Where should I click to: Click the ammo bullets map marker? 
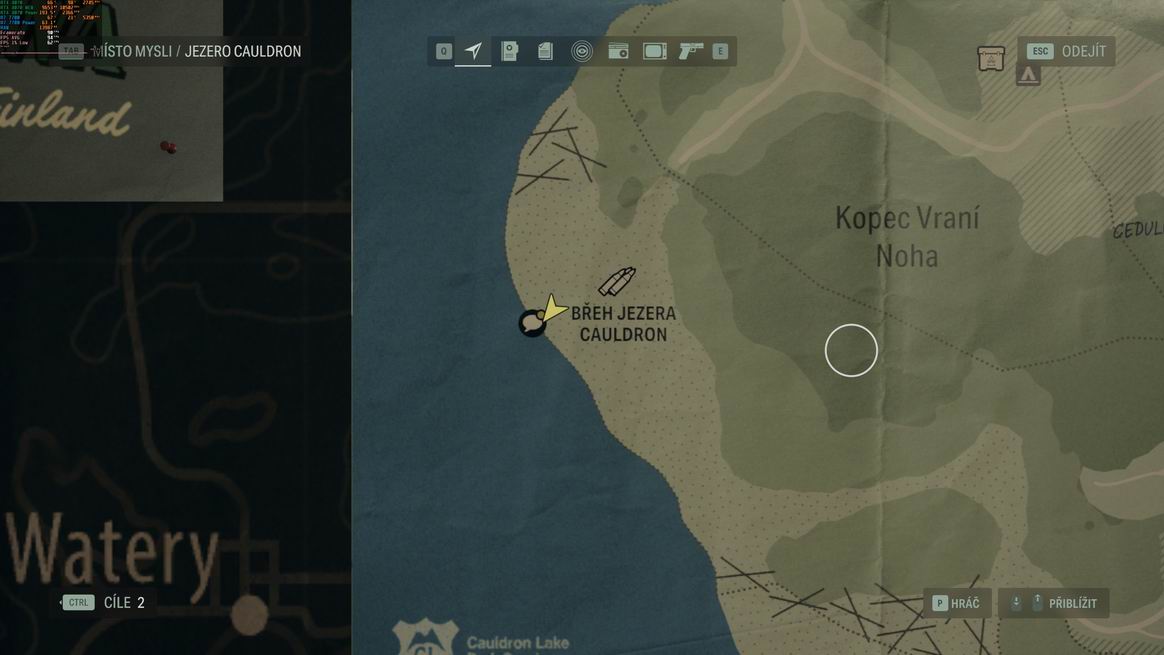click(616, 282)
